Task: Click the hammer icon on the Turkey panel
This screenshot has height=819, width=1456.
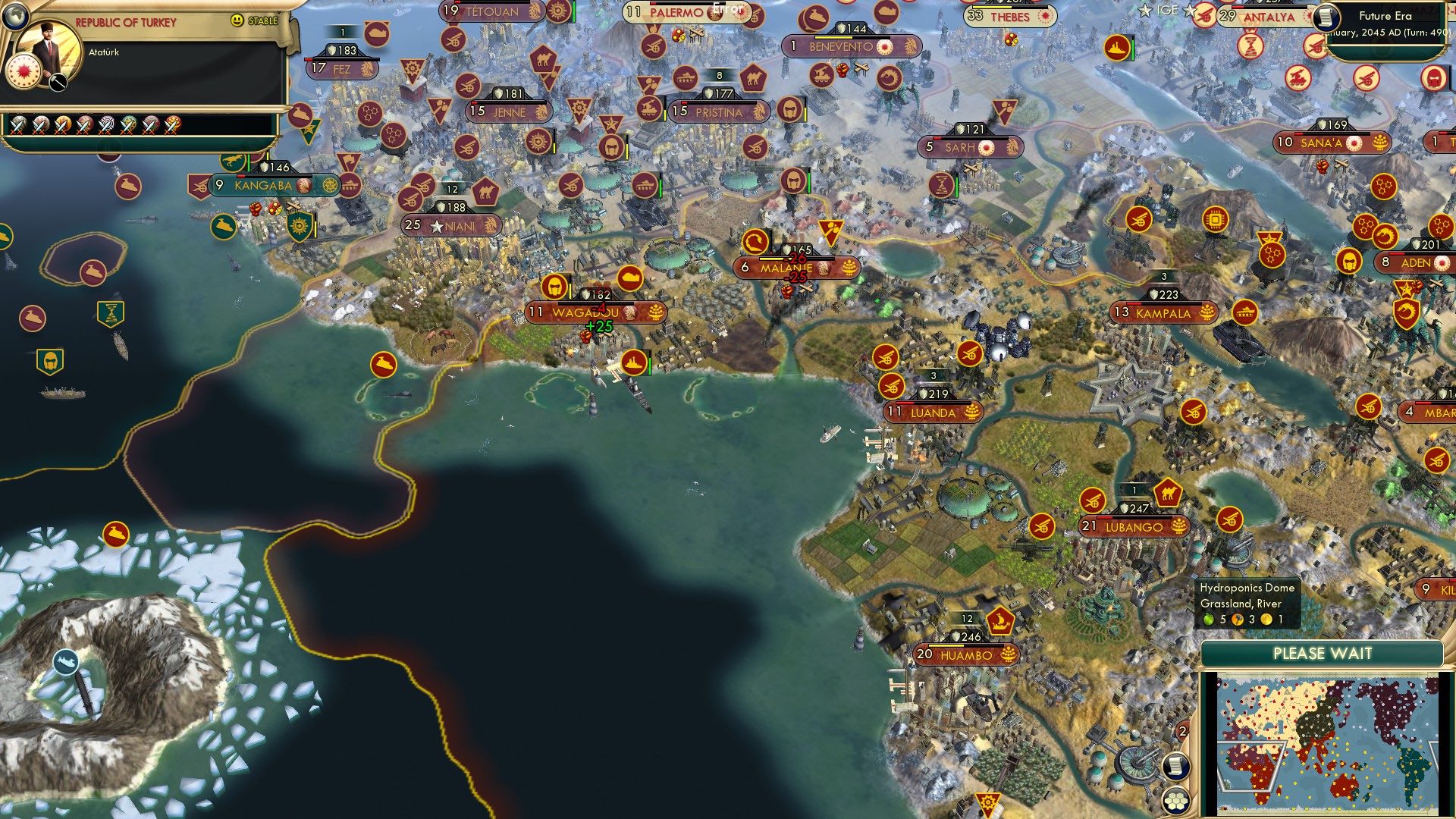Action: pyautogui.click(x=58, y=82)
